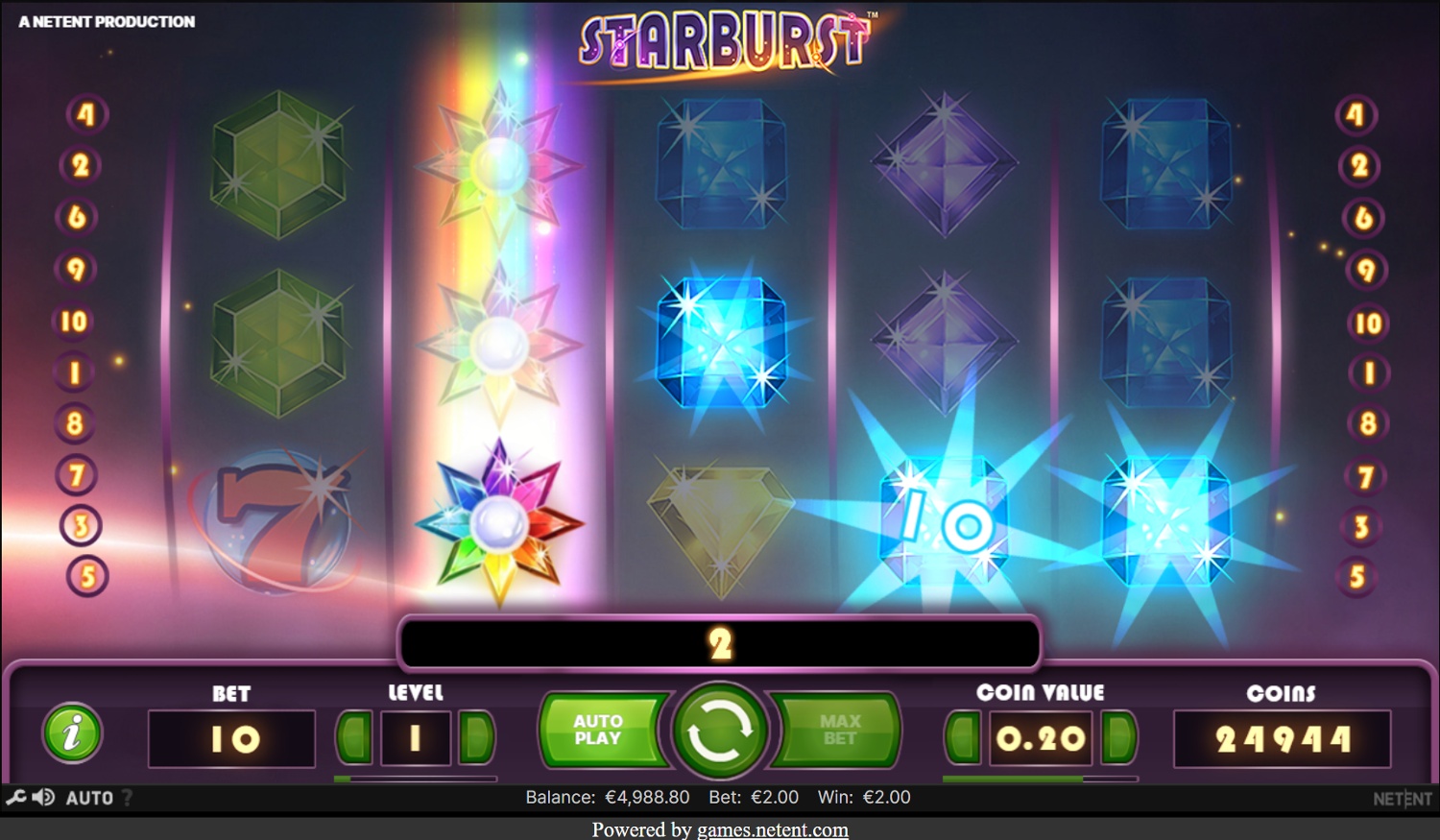Raise the coin value
Viewport: 1440px width, 840px height.
1119,737
